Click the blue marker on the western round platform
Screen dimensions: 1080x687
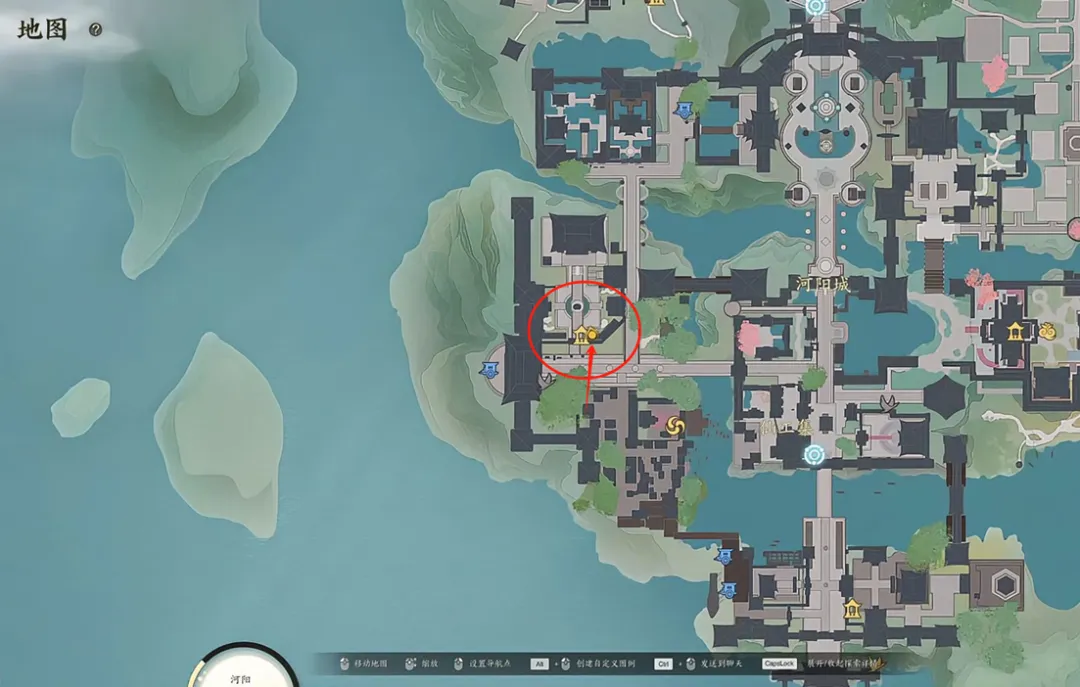489,372
